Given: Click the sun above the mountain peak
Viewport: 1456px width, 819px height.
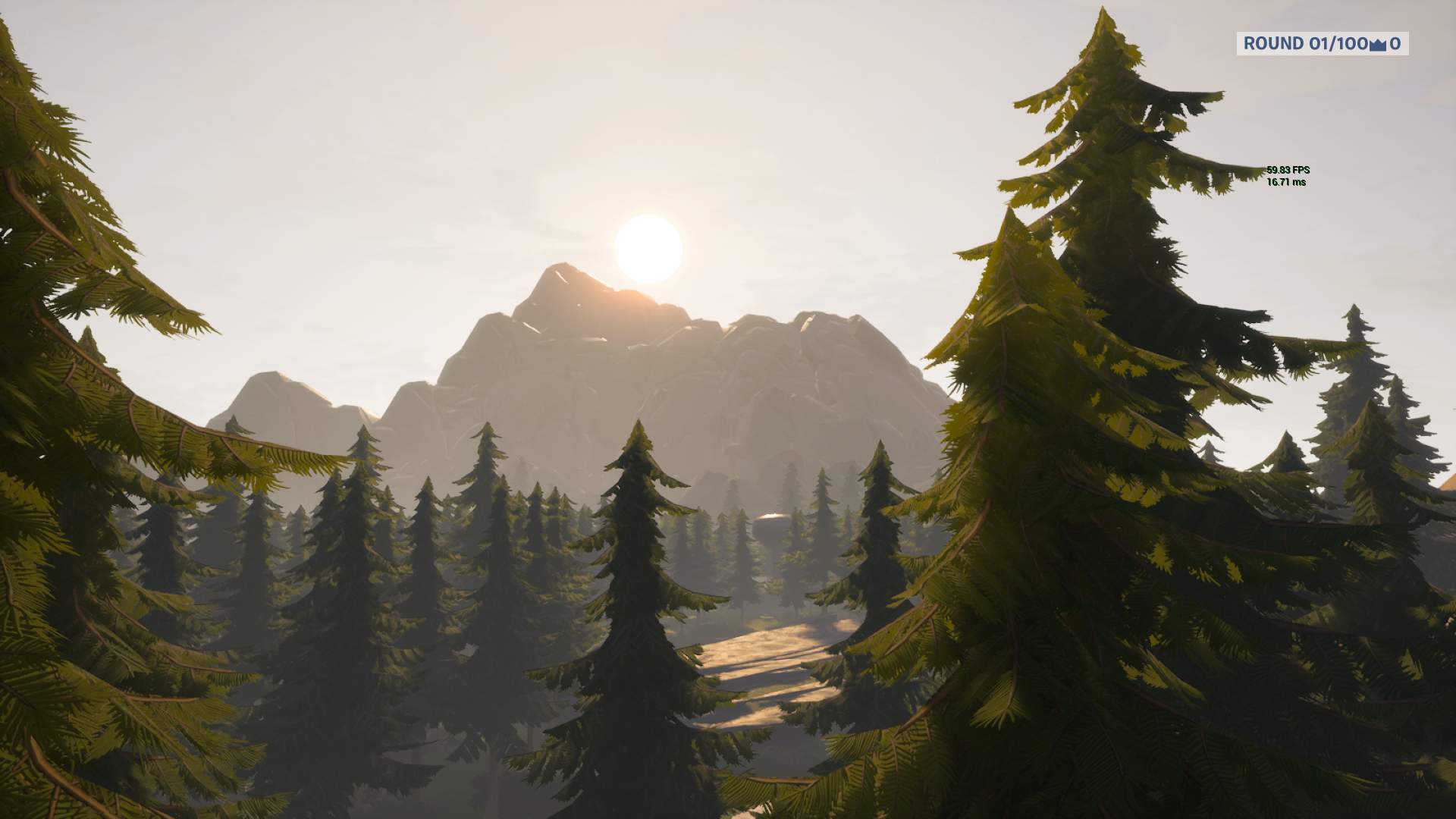Looking at the screenshot, I should (648, 246).
